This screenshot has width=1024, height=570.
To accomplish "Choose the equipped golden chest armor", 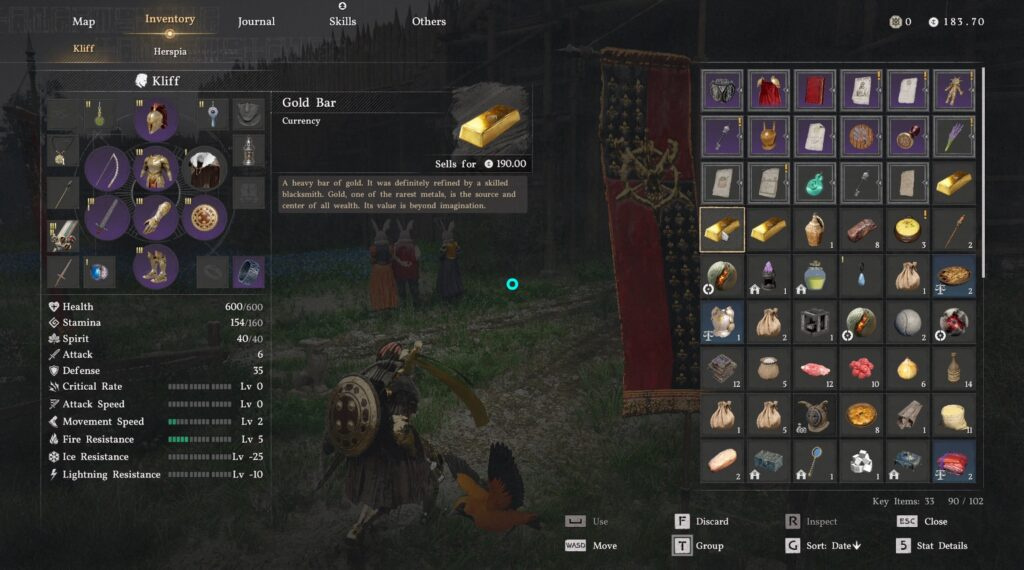I will coord(156,169).
